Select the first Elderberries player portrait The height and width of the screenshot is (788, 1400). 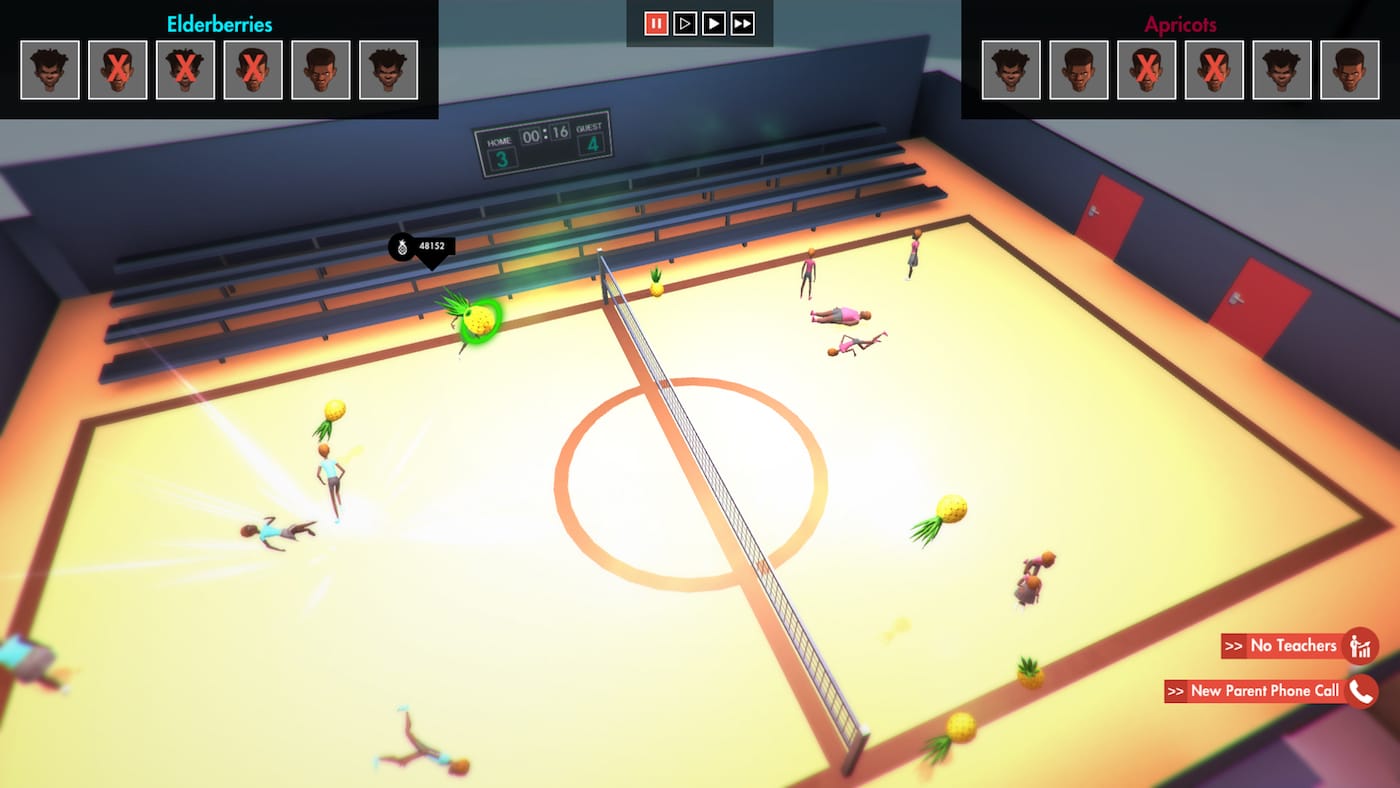[x=49, y=70]
